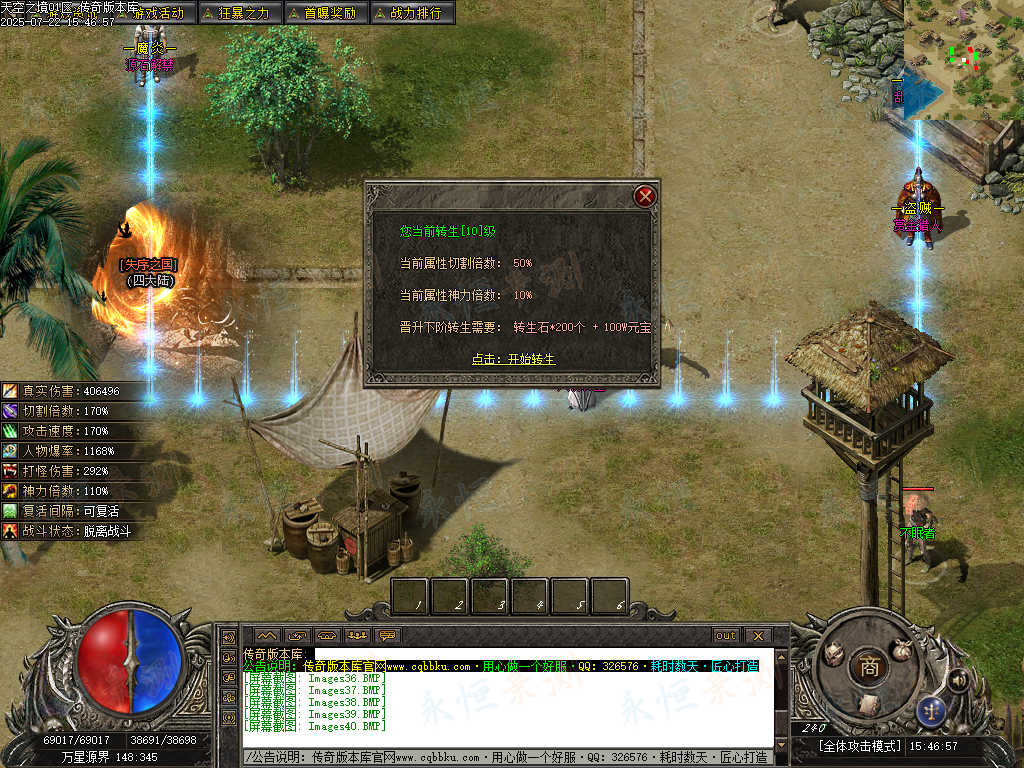1024x768 pixels.
Task: Close the chat panel with its X button
Action: (758, 635)
